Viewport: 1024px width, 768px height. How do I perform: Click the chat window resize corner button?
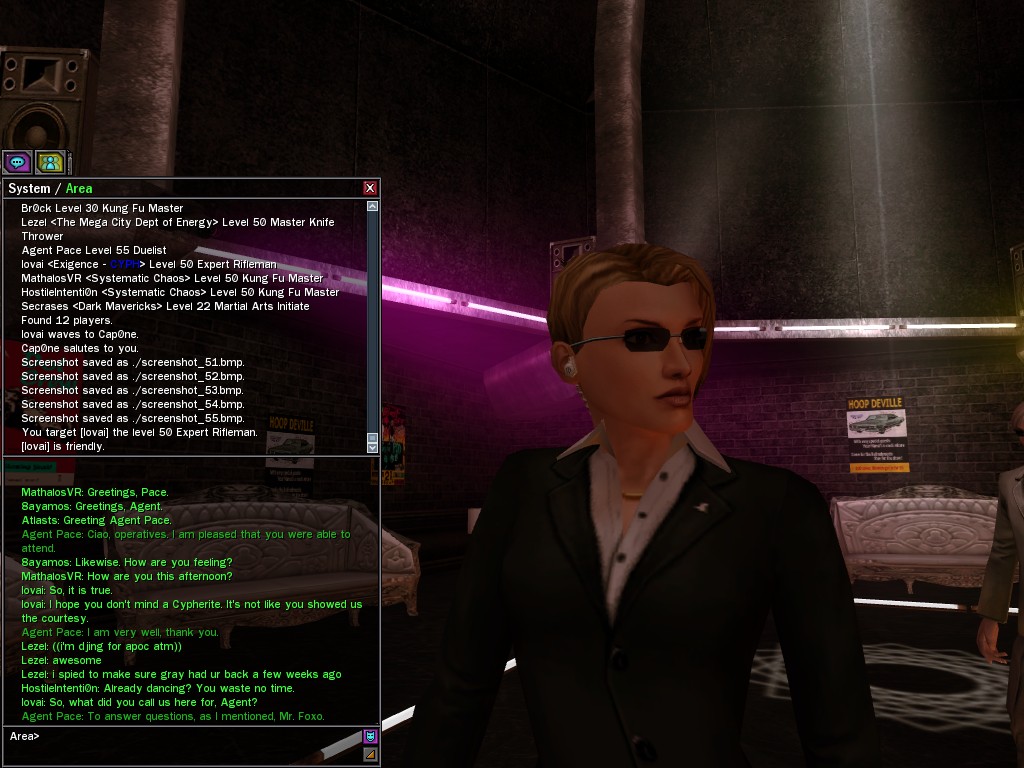click(370, 753)
